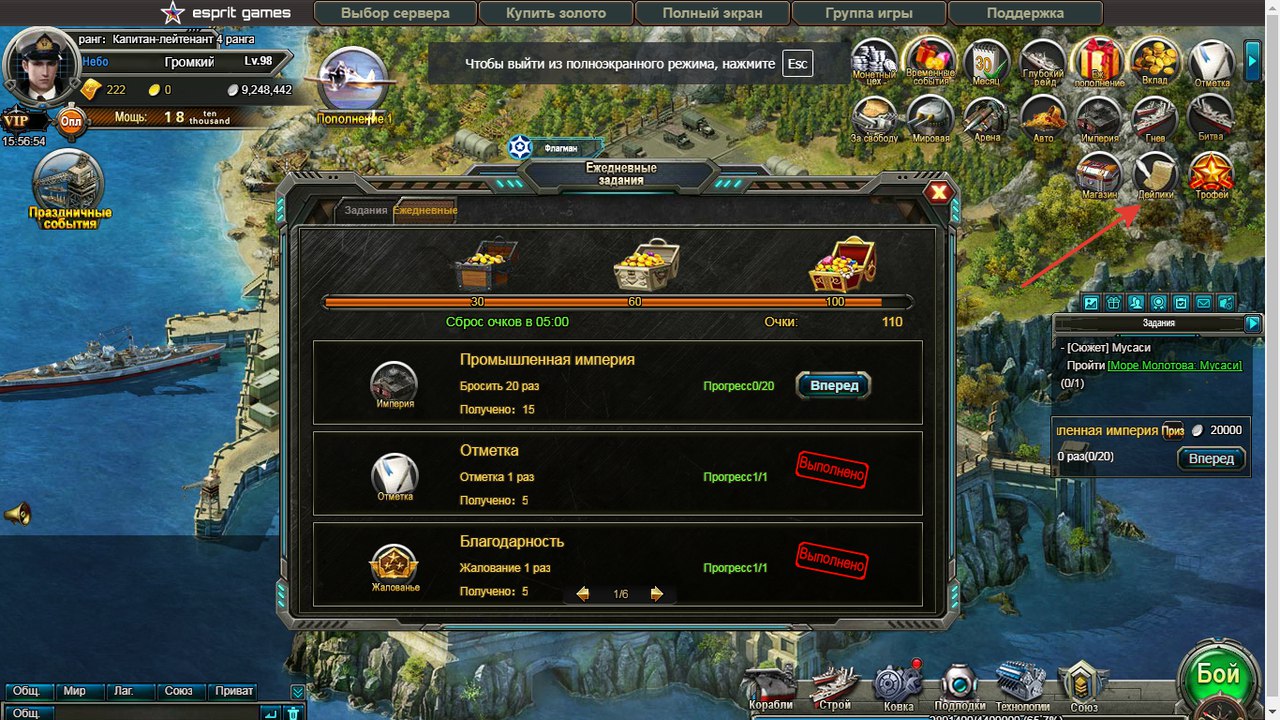Switch to the Задания tab
The image size is (1280, 720).
click(365, 211)
